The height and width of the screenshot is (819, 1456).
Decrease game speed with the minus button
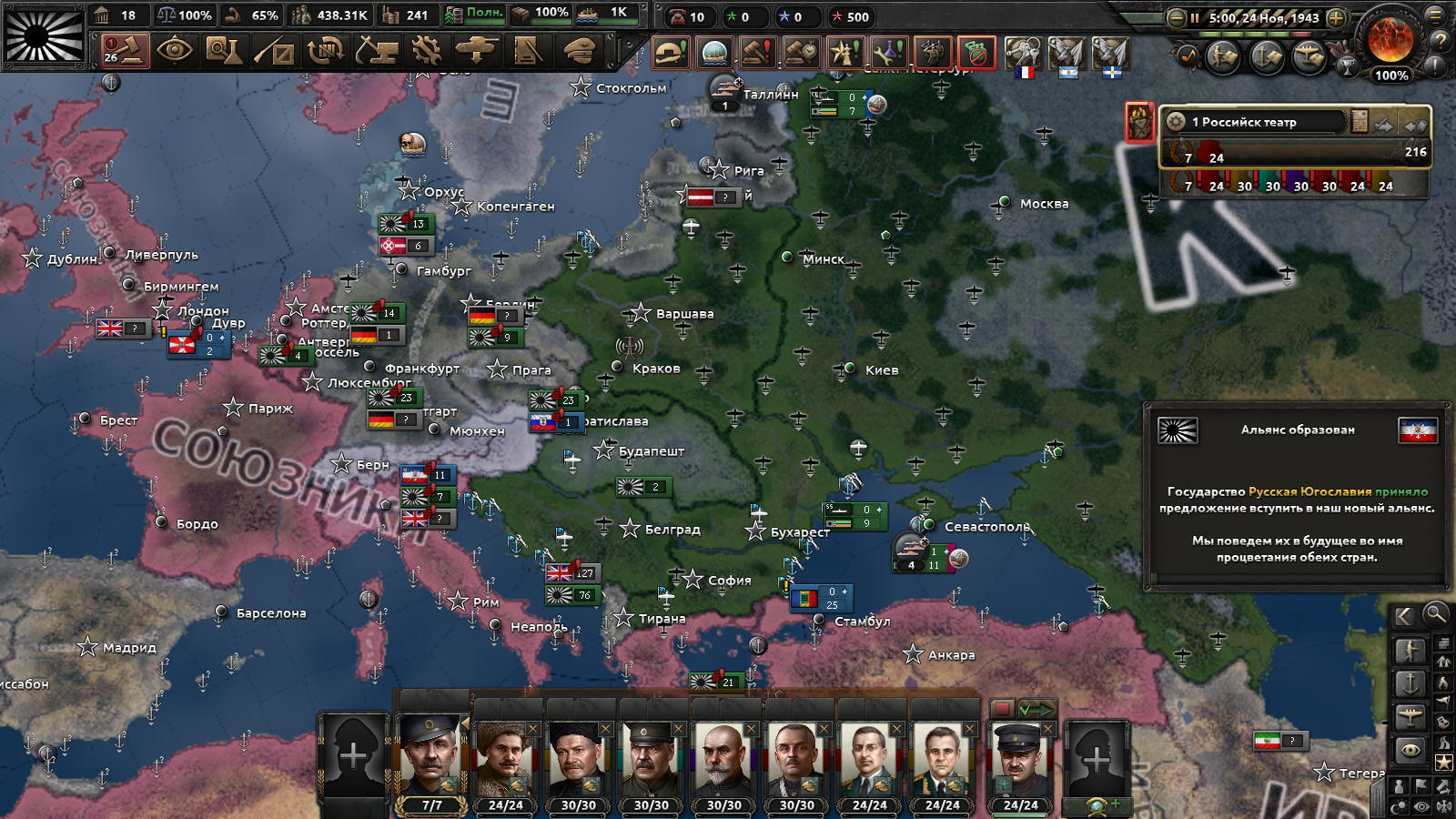(x=1176, y=17)
